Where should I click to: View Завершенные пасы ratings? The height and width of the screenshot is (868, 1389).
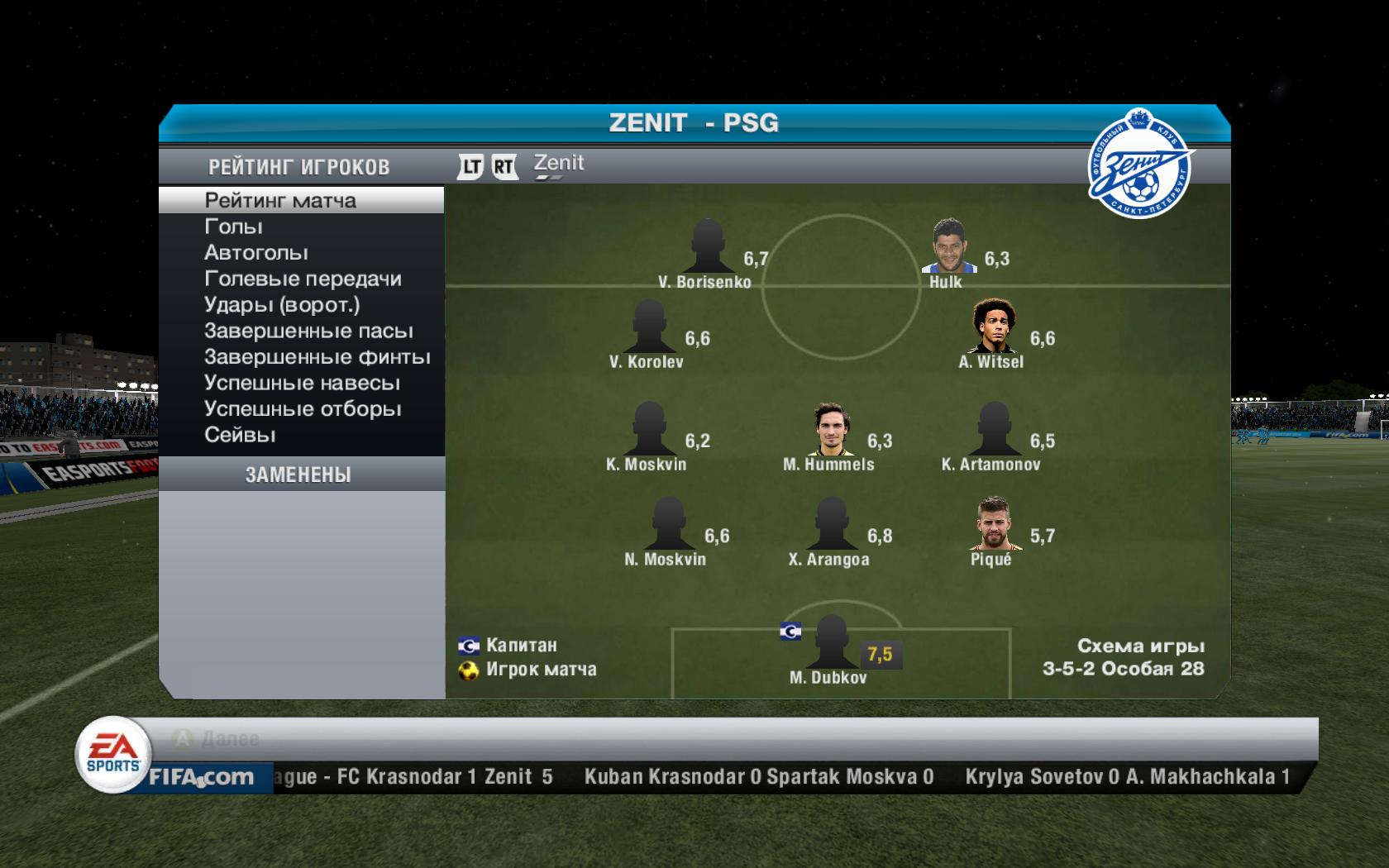click(x=308, y=331)
